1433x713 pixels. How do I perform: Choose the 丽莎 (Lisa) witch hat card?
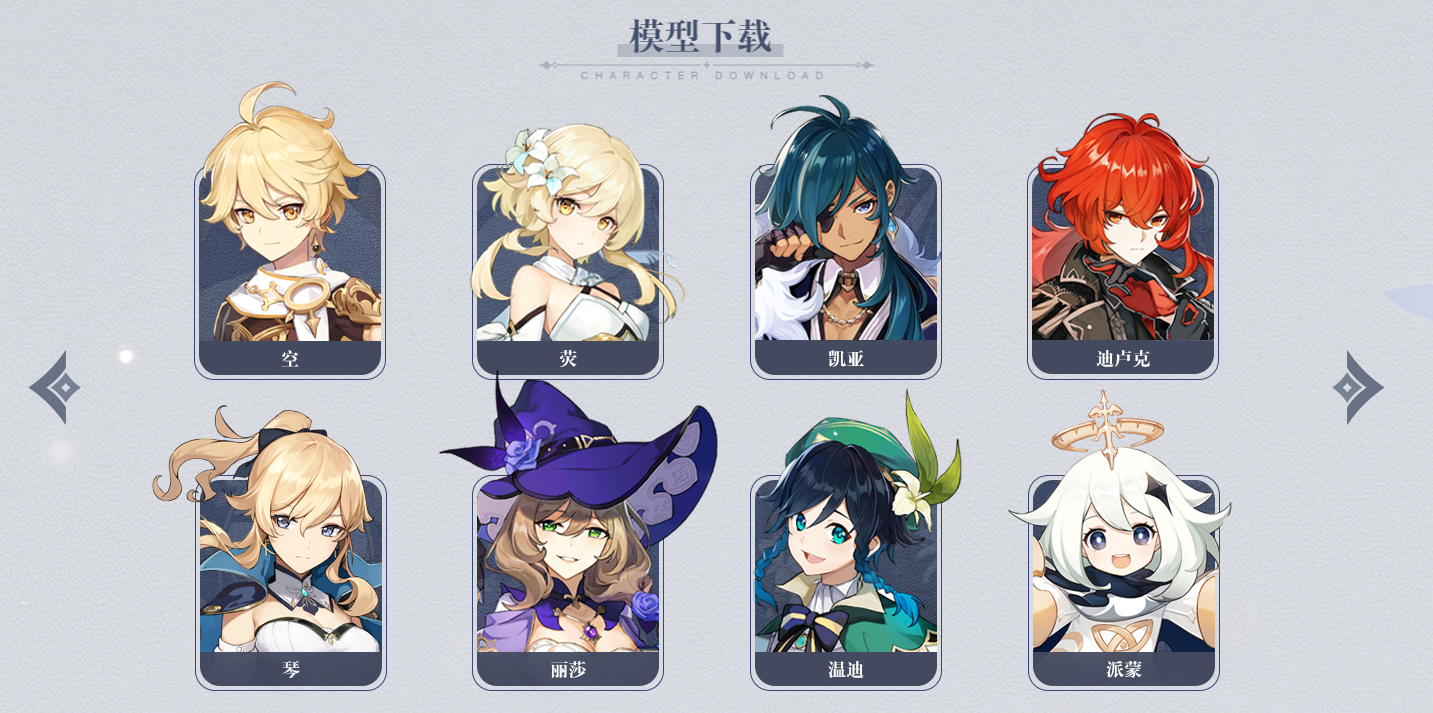coord(567,581)
